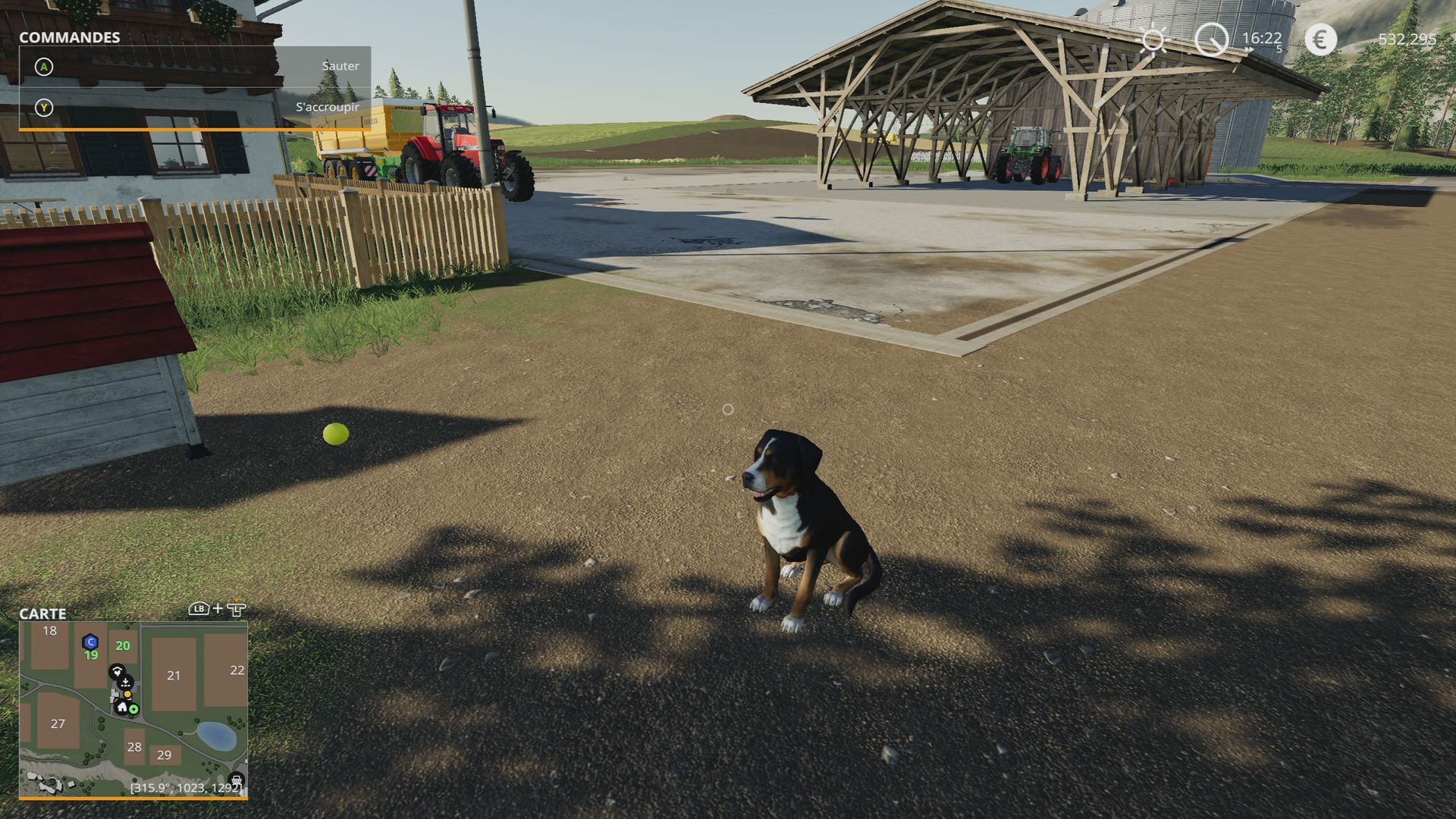Viewport: 1456px width, 819px height.
Task: Click the weather/sun icon in top HUD
Action: [x=1153, y=40]
